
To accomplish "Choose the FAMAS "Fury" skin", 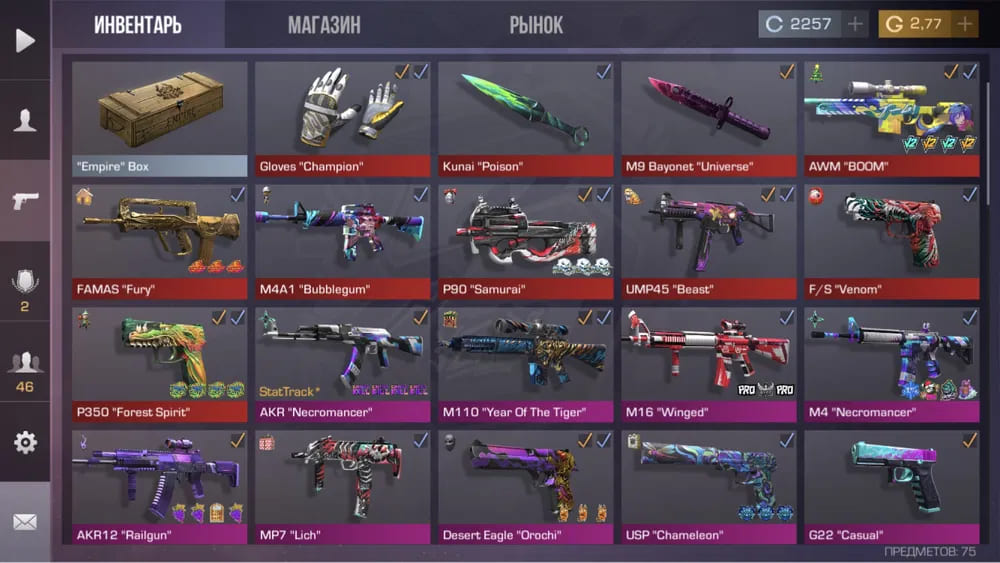I will [160, 241].
